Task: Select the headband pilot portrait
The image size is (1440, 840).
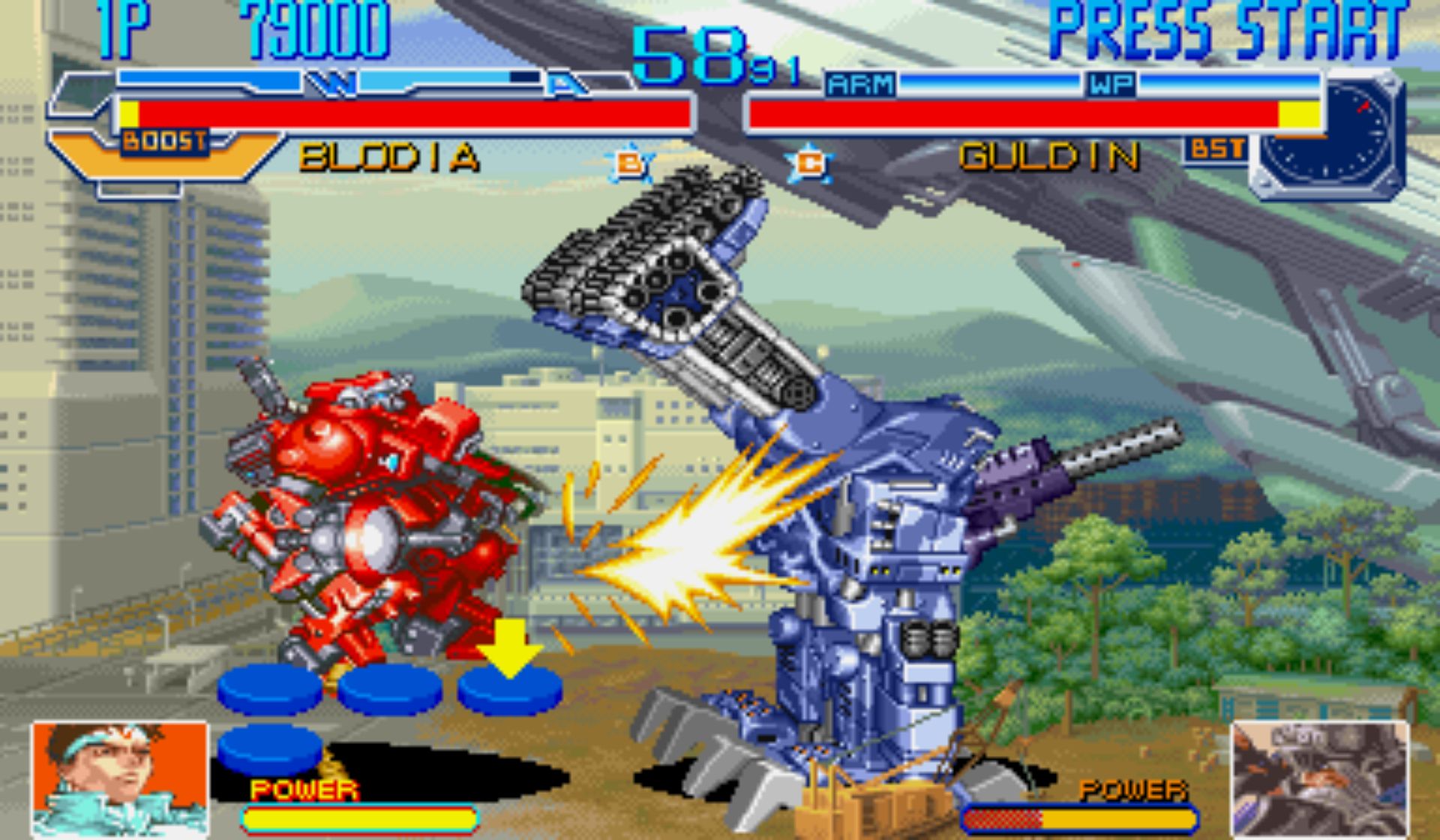Action: pos(120,778)
